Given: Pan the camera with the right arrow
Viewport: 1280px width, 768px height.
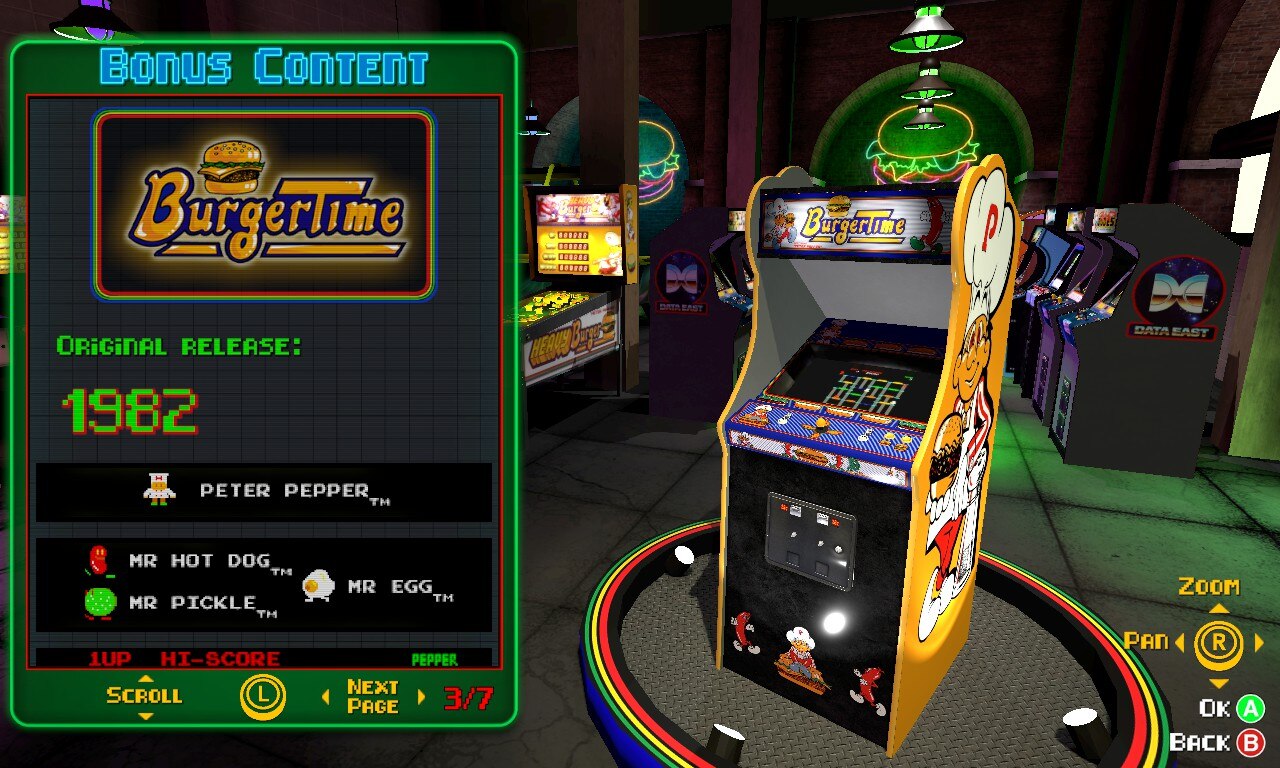Looking at the screenshot, I should click(x=1258, y=643).
